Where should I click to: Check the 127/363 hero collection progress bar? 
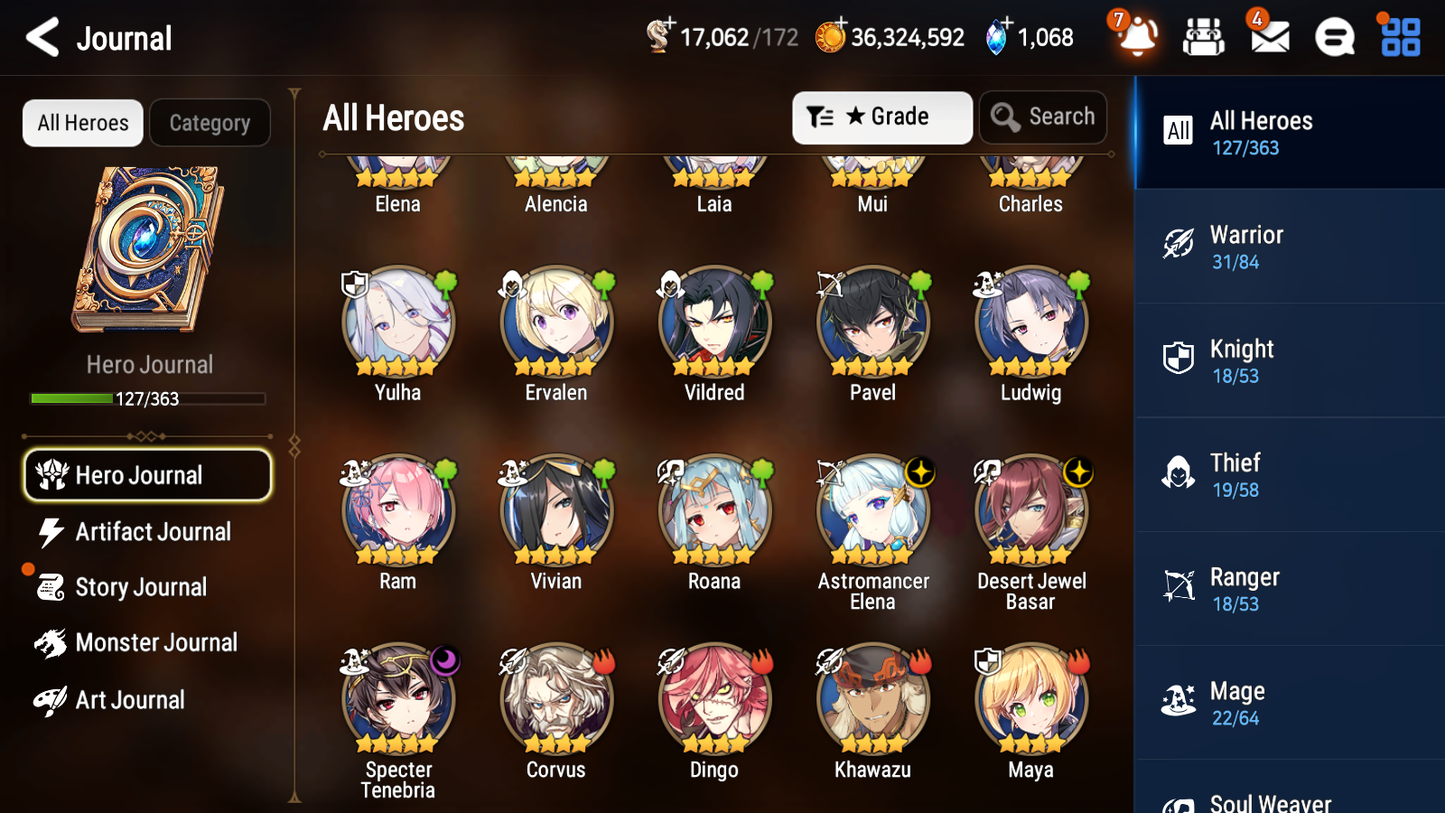click(148, 398)
